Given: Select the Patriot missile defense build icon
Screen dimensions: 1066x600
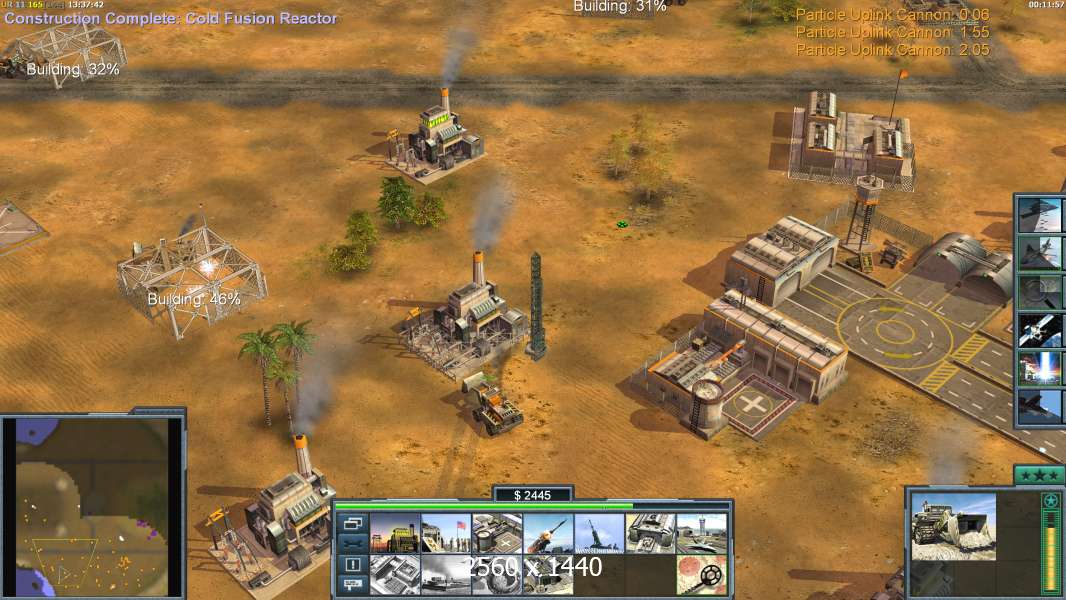Looking at the screenshot, I should 547,534.
